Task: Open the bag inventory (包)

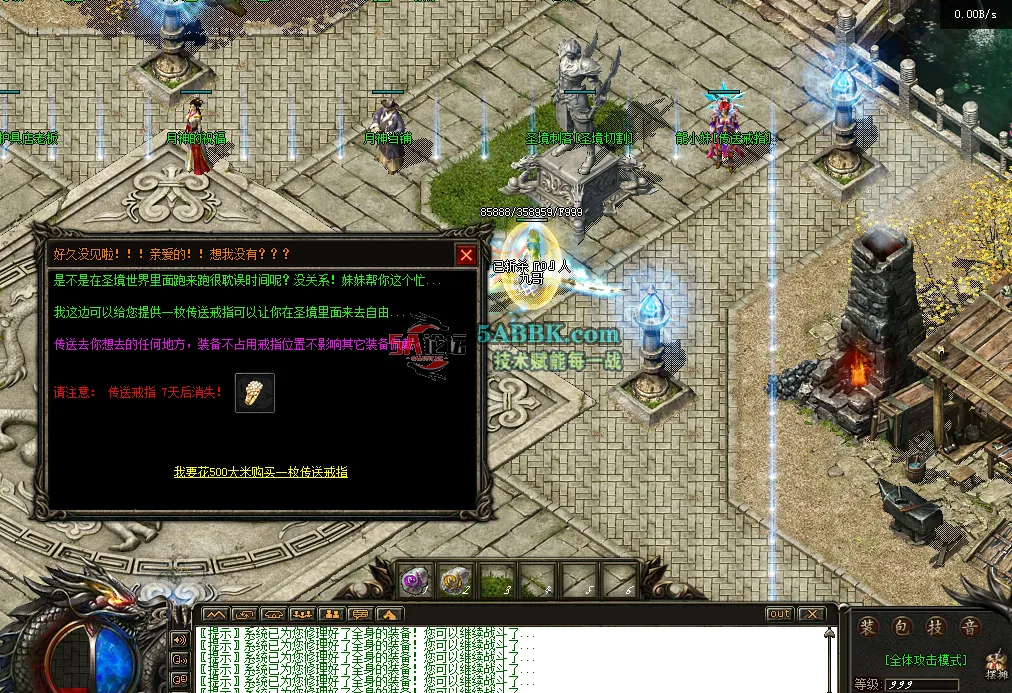Action: (901, 627)
